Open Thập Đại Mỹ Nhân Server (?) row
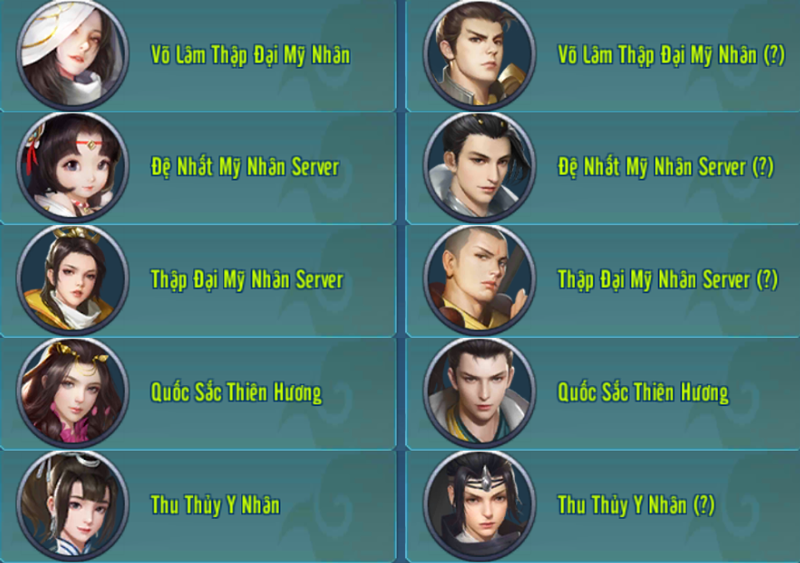The height and width of the screenshot is (563, 800). [x=667, y=279]
